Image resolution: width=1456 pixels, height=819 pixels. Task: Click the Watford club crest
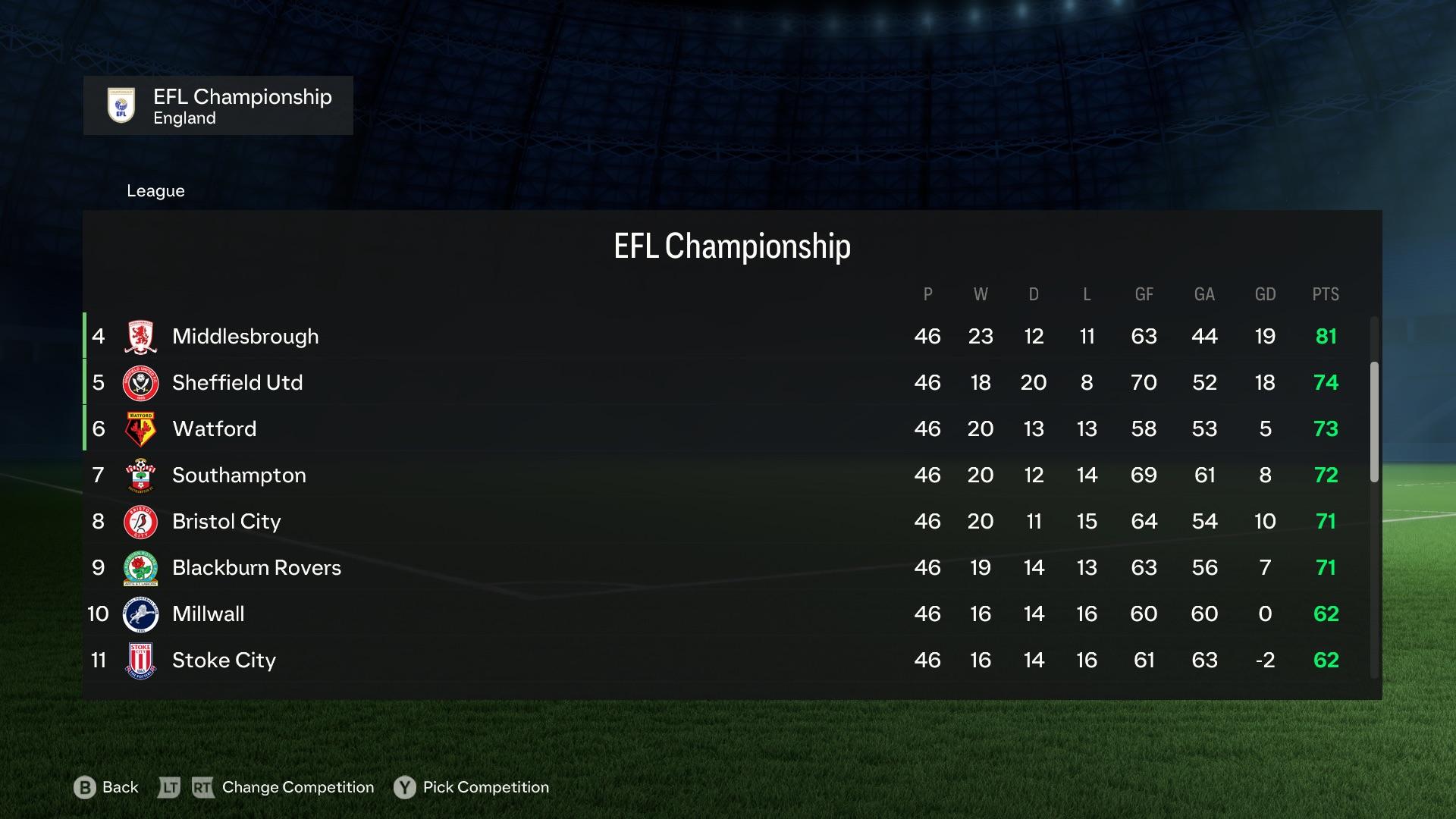pyautogui.click(x=140, y=428)
